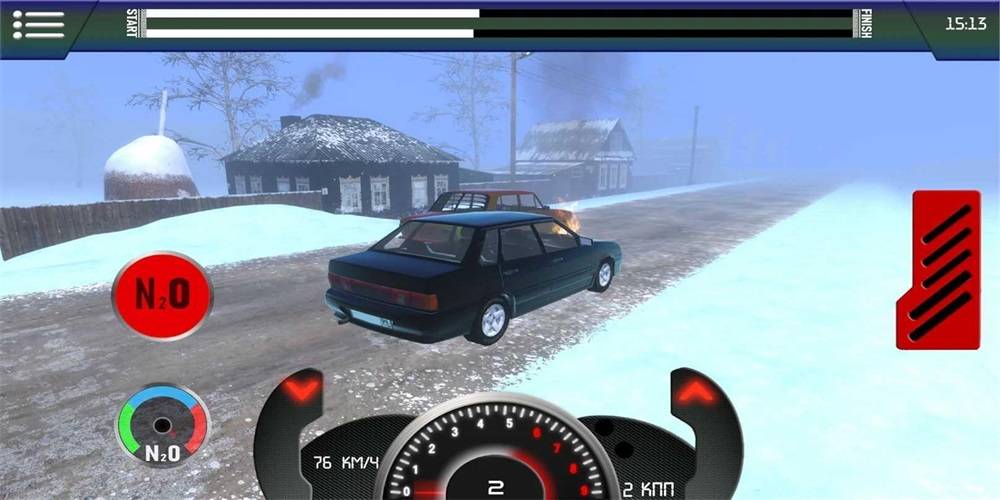Shift down with the down-arrow paddle

click(x=302, y=389)
